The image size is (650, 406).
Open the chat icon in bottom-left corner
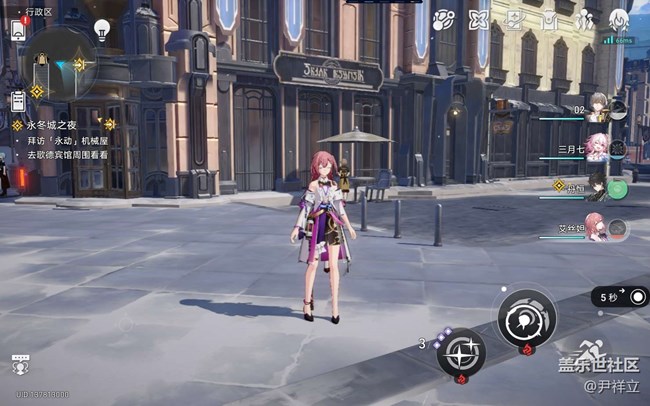pos(19,363)
